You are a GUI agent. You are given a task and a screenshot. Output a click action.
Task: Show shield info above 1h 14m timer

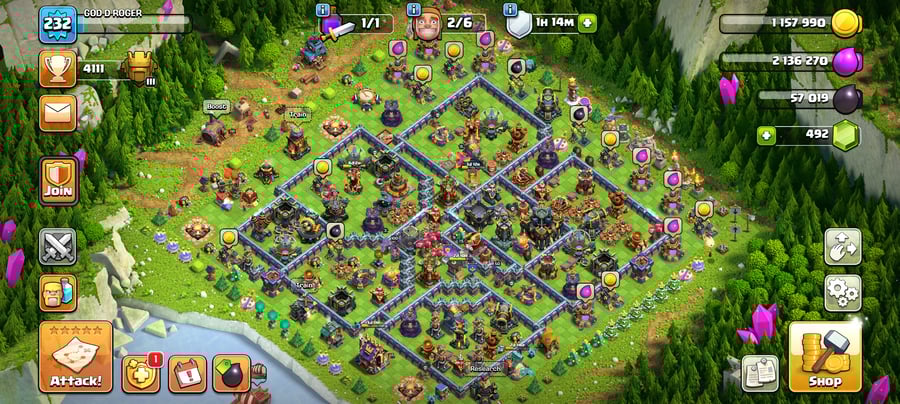[511, 10]
